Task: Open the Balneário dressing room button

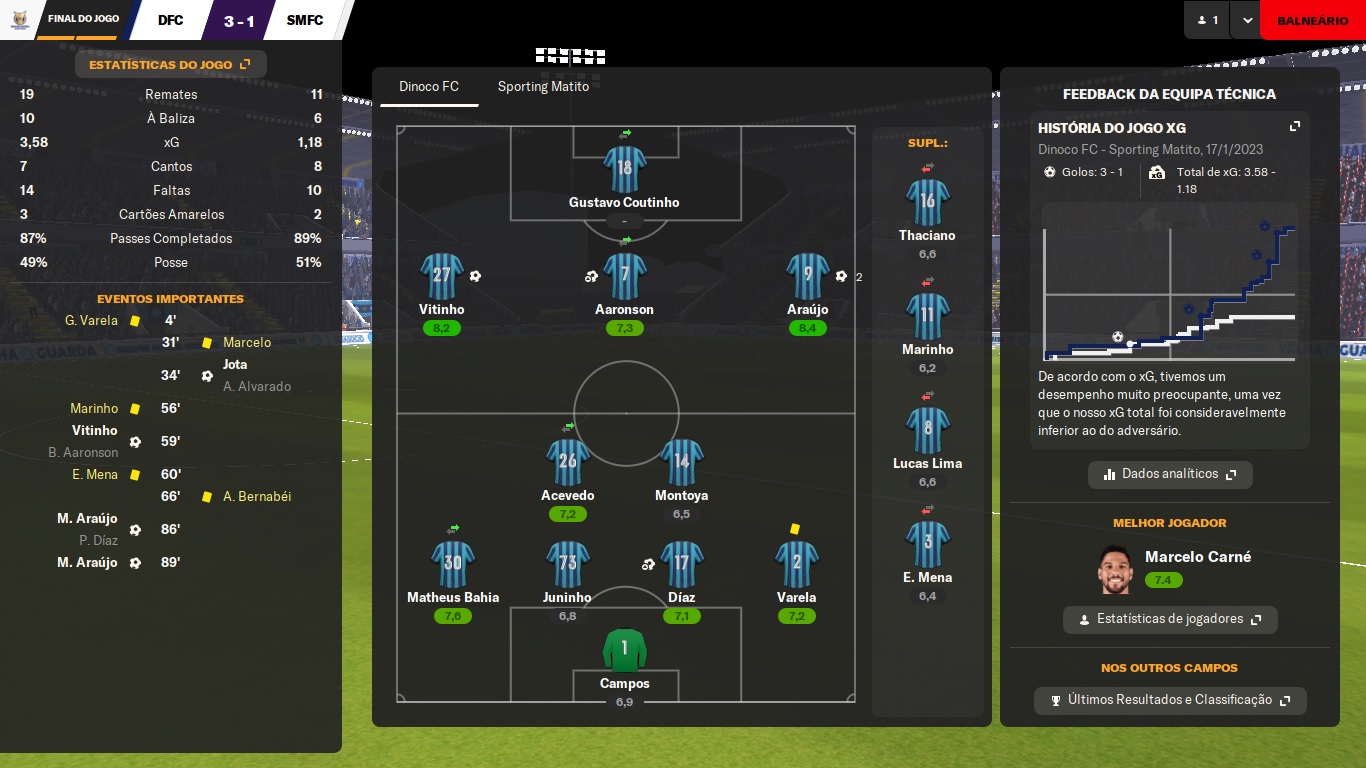Action: point(1312,20)
